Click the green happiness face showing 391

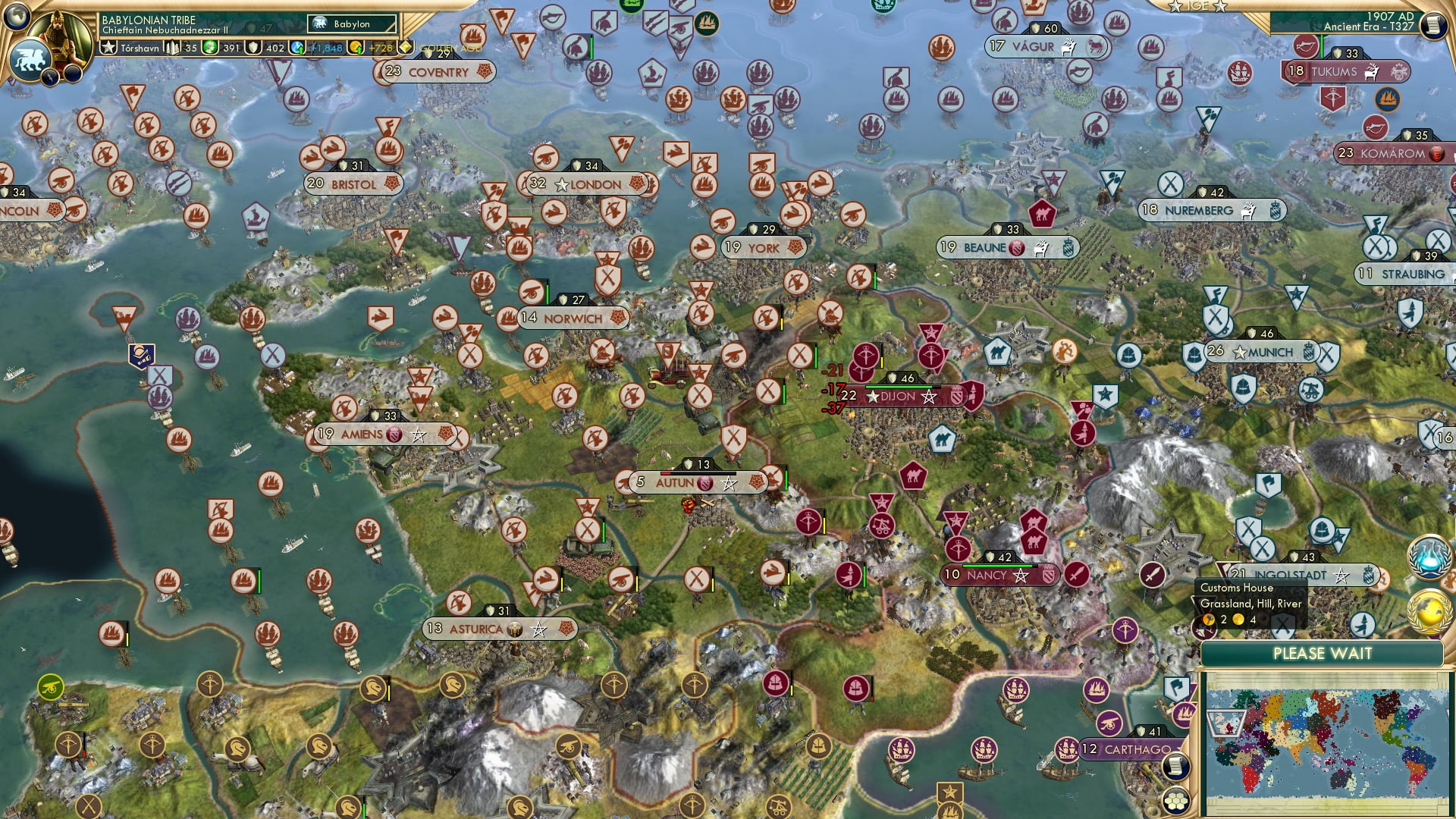click(210, 47)
